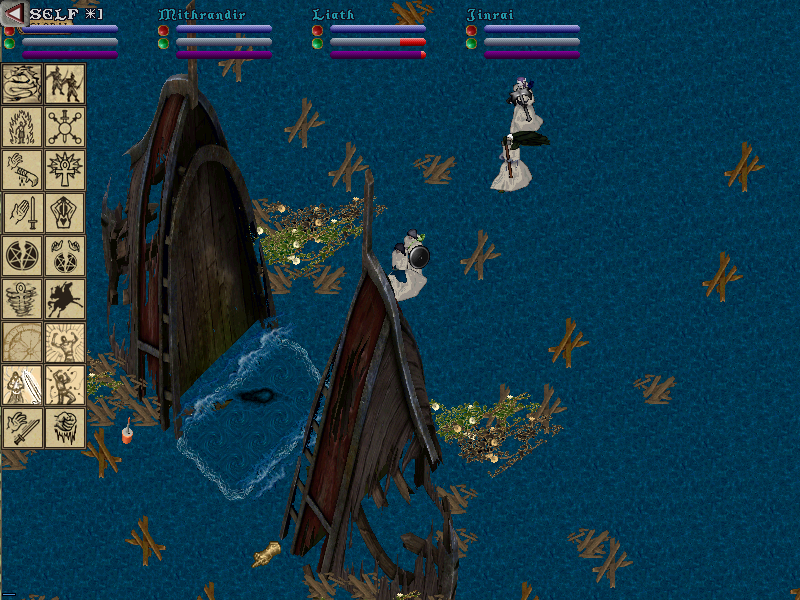800x600 pixels.
Task: Select party member Mithrandir
Action: point(201,15)
